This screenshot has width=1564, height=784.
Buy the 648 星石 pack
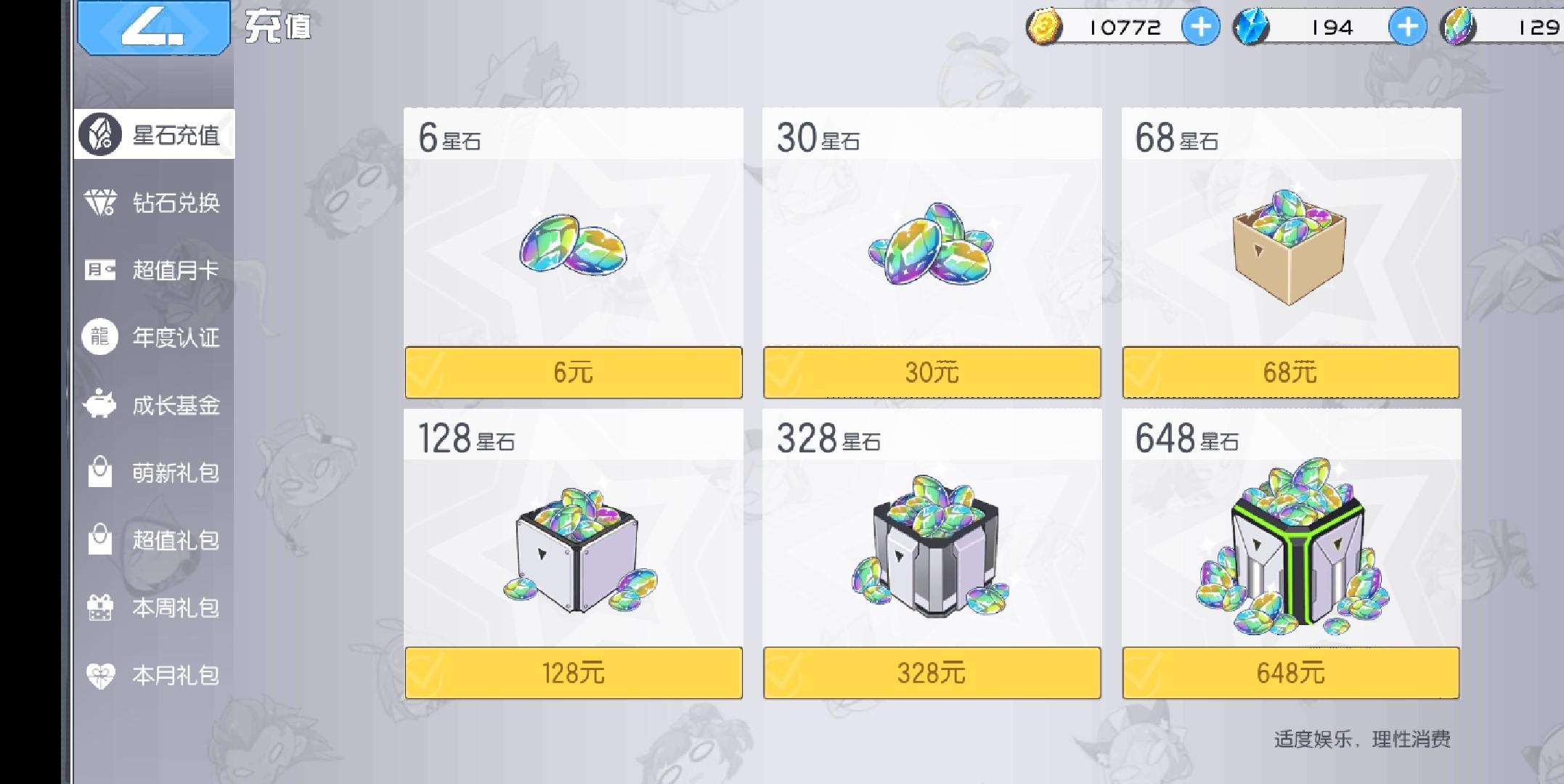coord(1290,673)
